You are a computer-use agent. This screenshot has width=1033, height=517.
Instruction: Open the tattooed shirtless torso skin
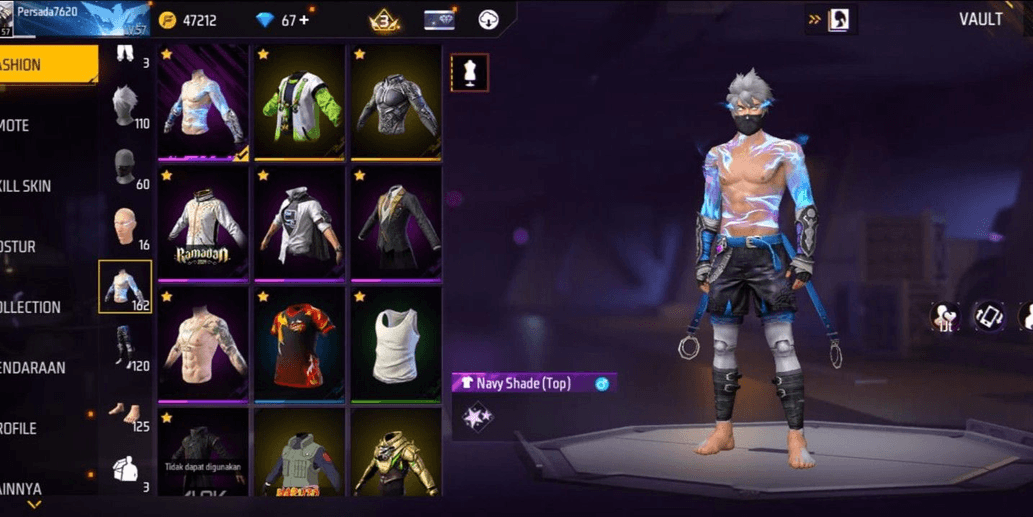click(x=204, y=344)
